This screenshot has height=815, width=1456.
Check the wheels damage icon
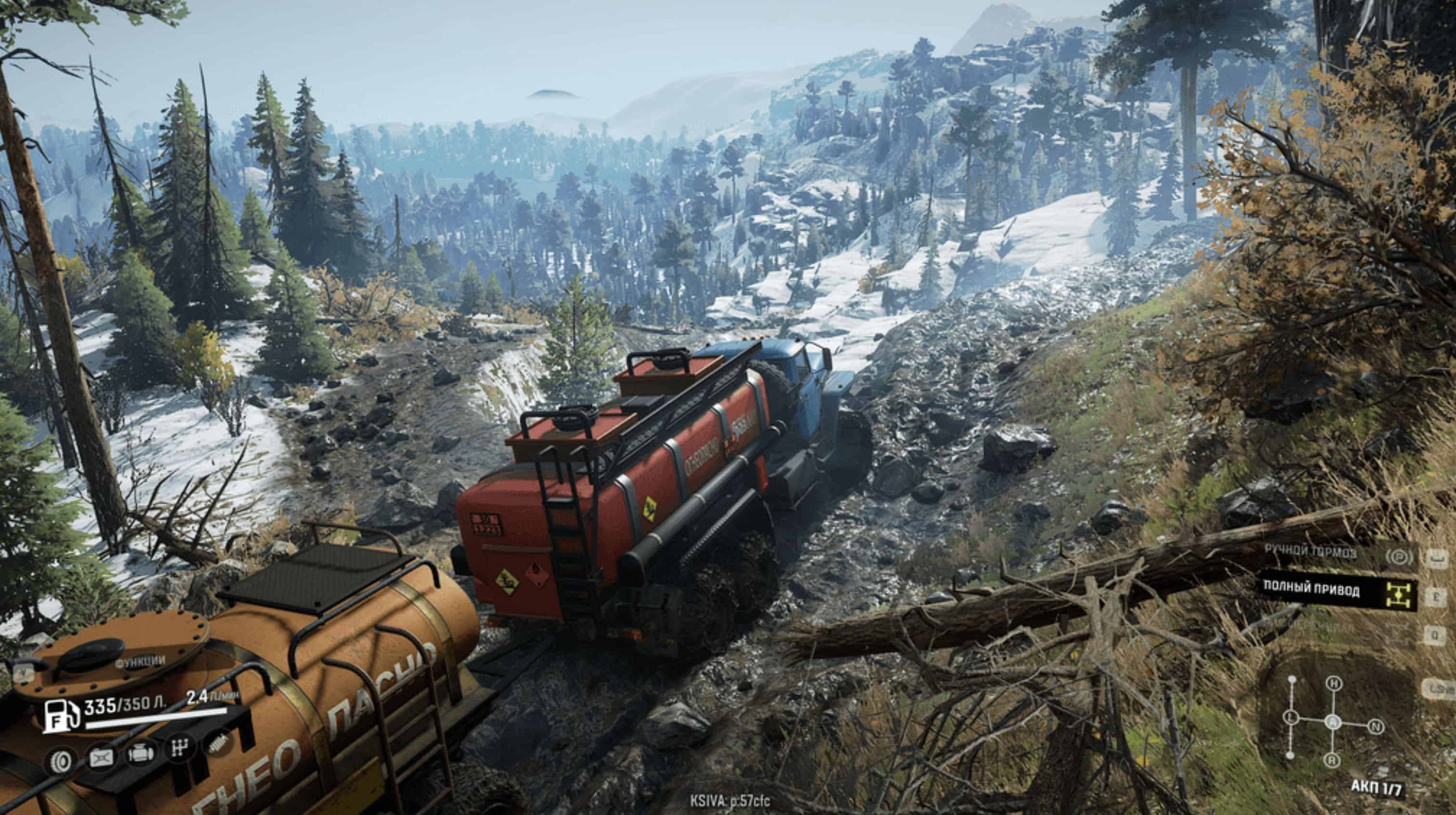59,762
